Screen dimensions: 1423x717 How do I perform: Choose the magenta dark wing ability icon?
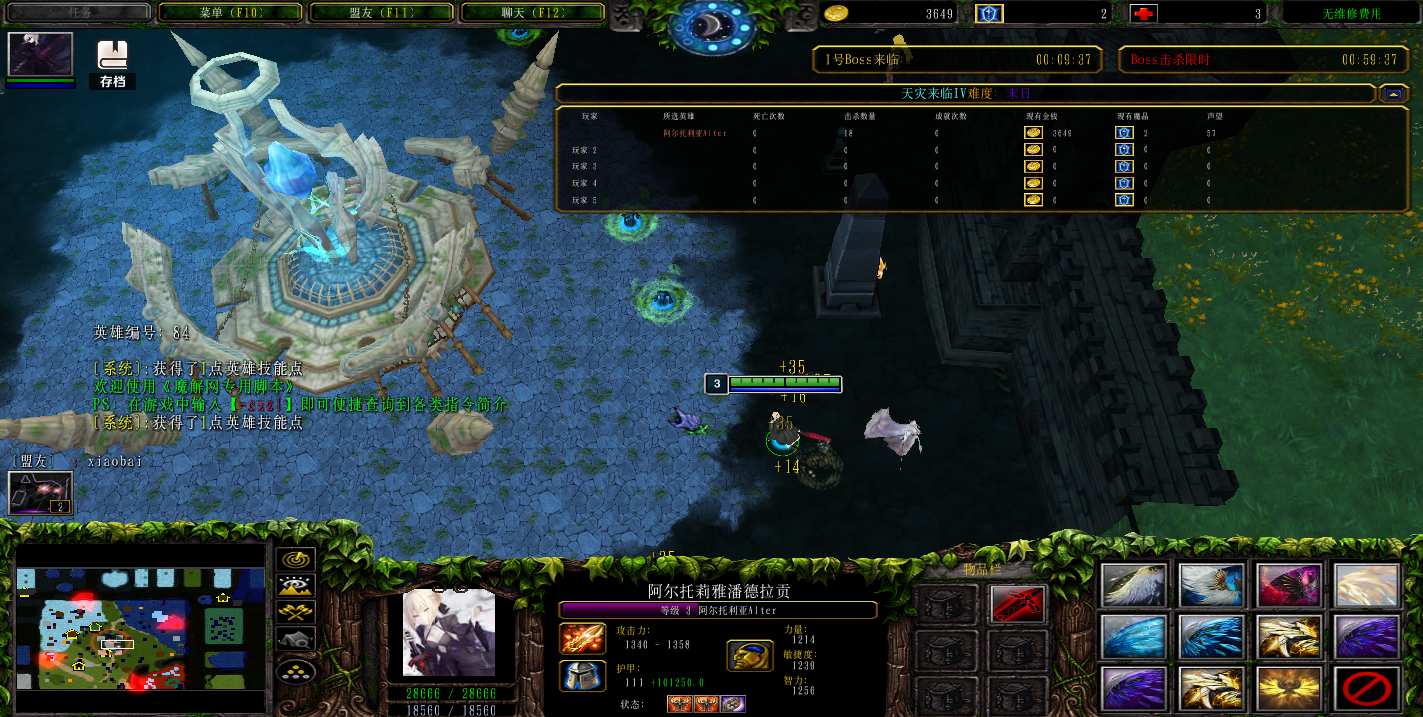(1289, 585)
